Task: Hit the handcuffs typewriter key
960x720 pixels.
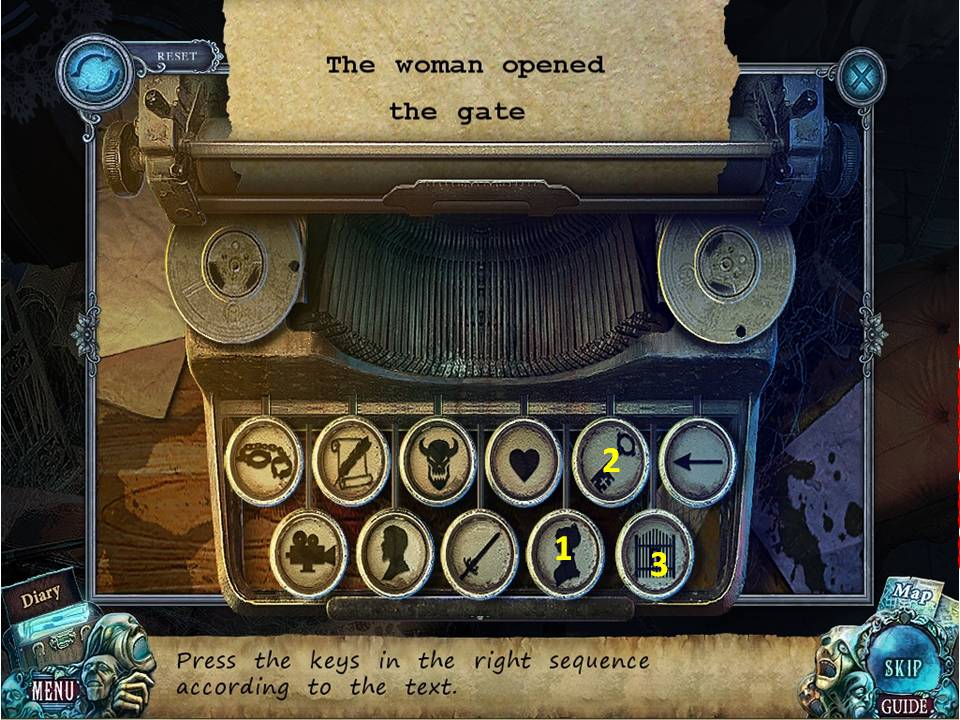Action: click(264, 462)
